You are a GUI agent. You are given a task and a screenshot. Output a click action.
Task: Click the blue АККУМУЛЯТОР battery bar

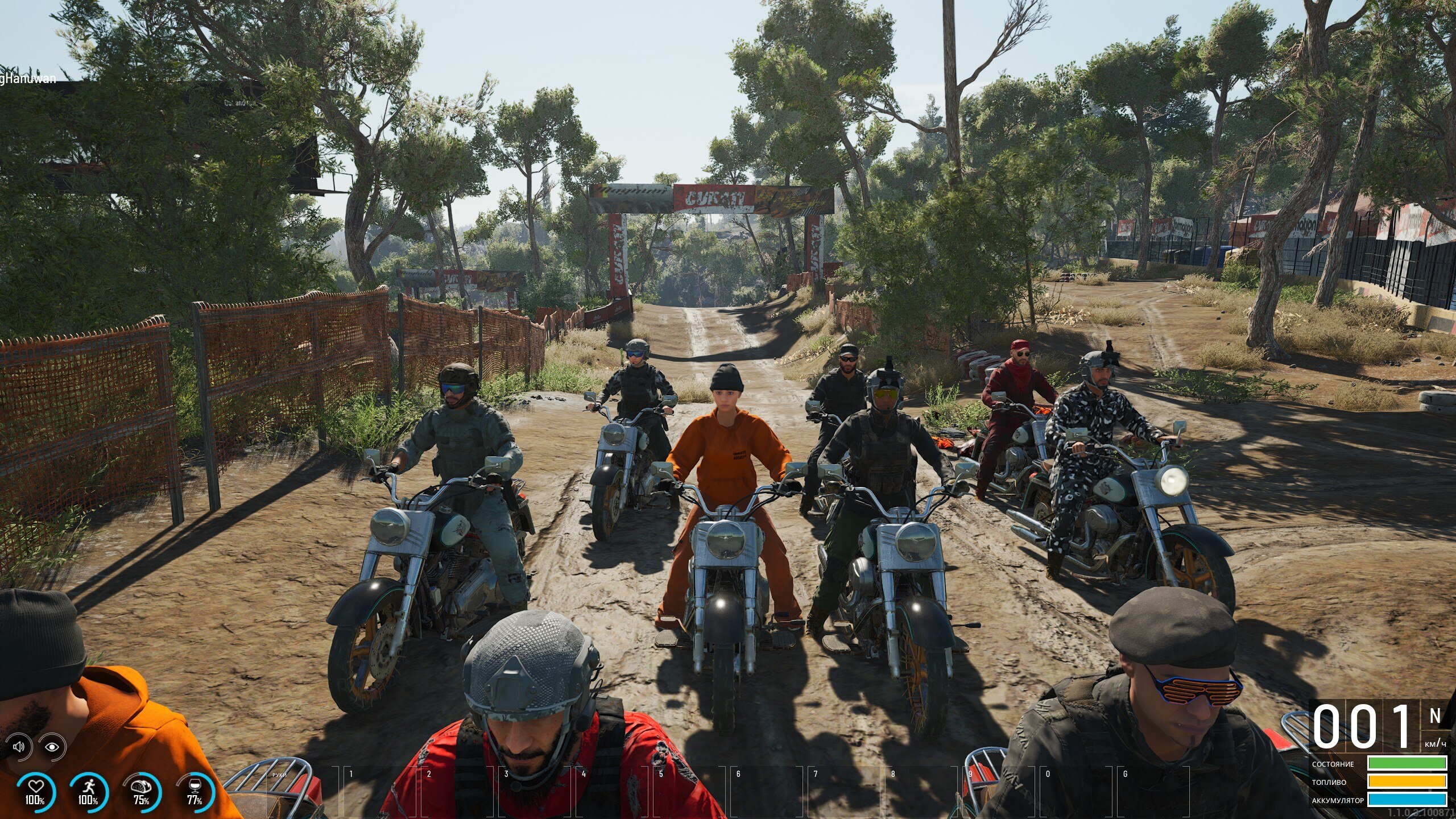pos(1409,800)
